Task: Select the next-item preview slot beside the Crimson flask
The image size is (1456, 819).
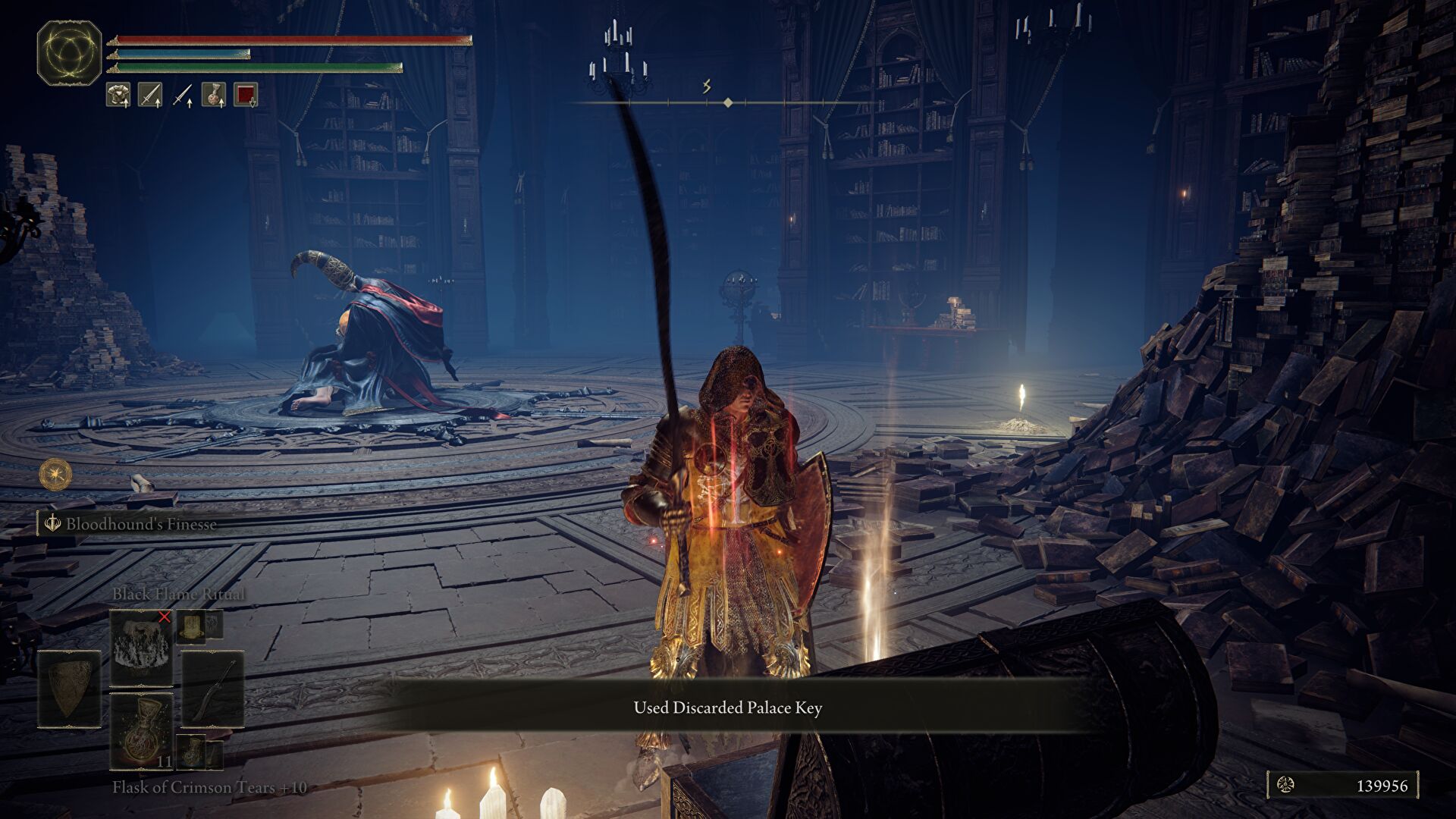Action: click(190, 749)
